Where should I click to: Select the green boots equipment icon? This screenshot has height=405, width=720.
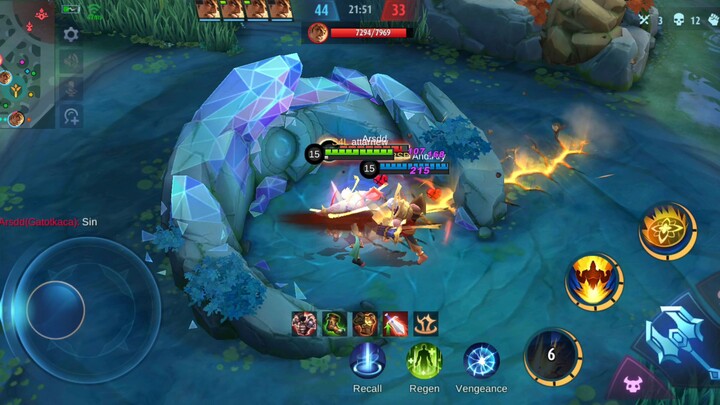[x=334, y=324]
